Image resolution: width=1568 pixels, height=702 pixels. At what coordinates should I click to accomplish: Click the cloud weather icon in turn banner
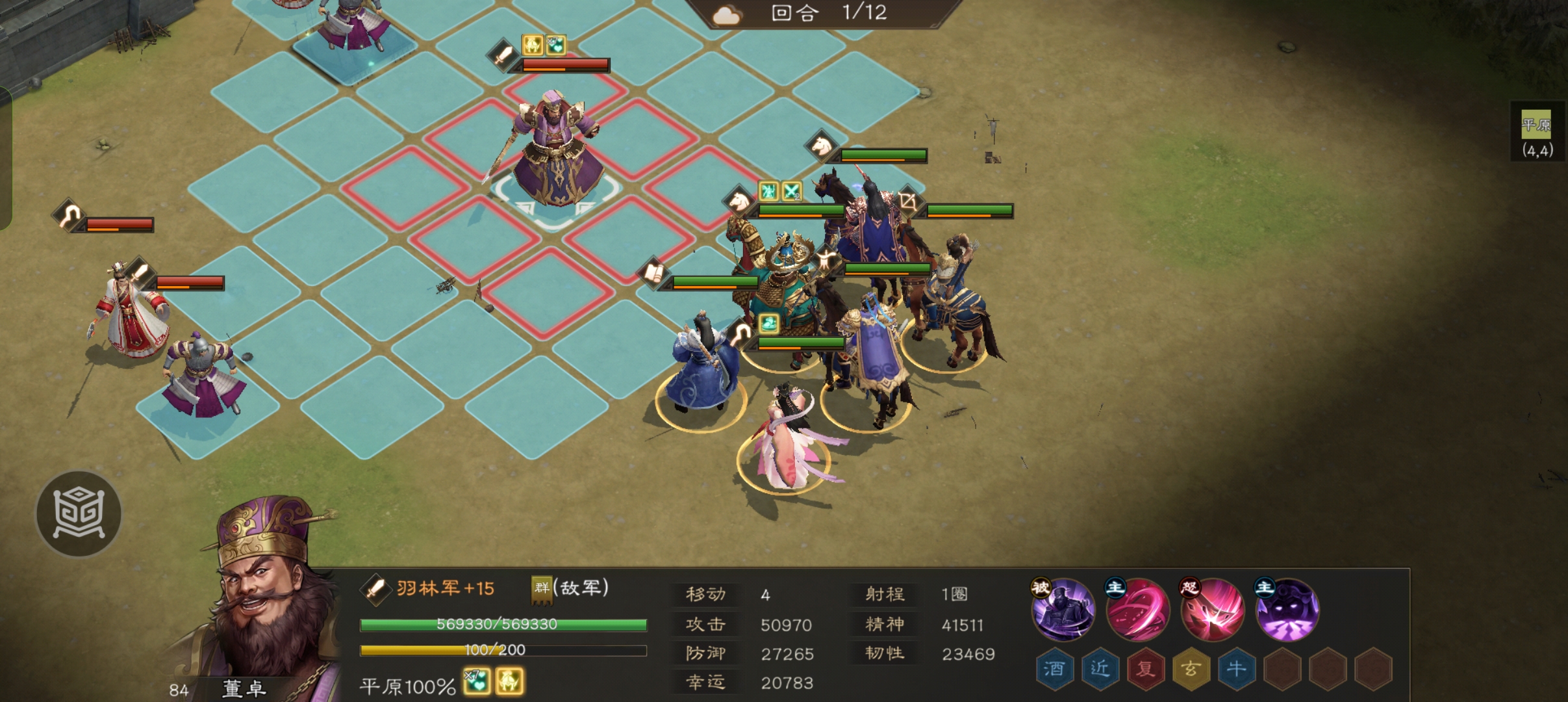pos(727,14)
